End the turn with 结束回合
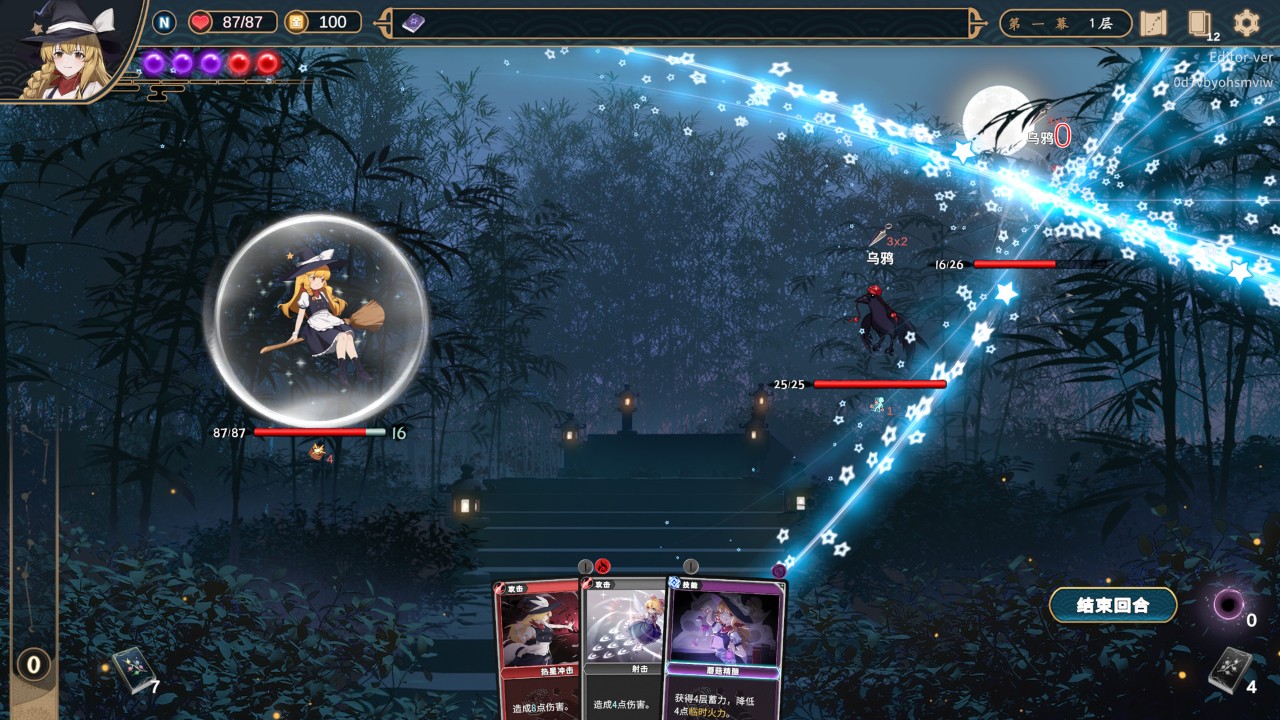This screenshot has width=1280, height=720. click(1112, 605)
